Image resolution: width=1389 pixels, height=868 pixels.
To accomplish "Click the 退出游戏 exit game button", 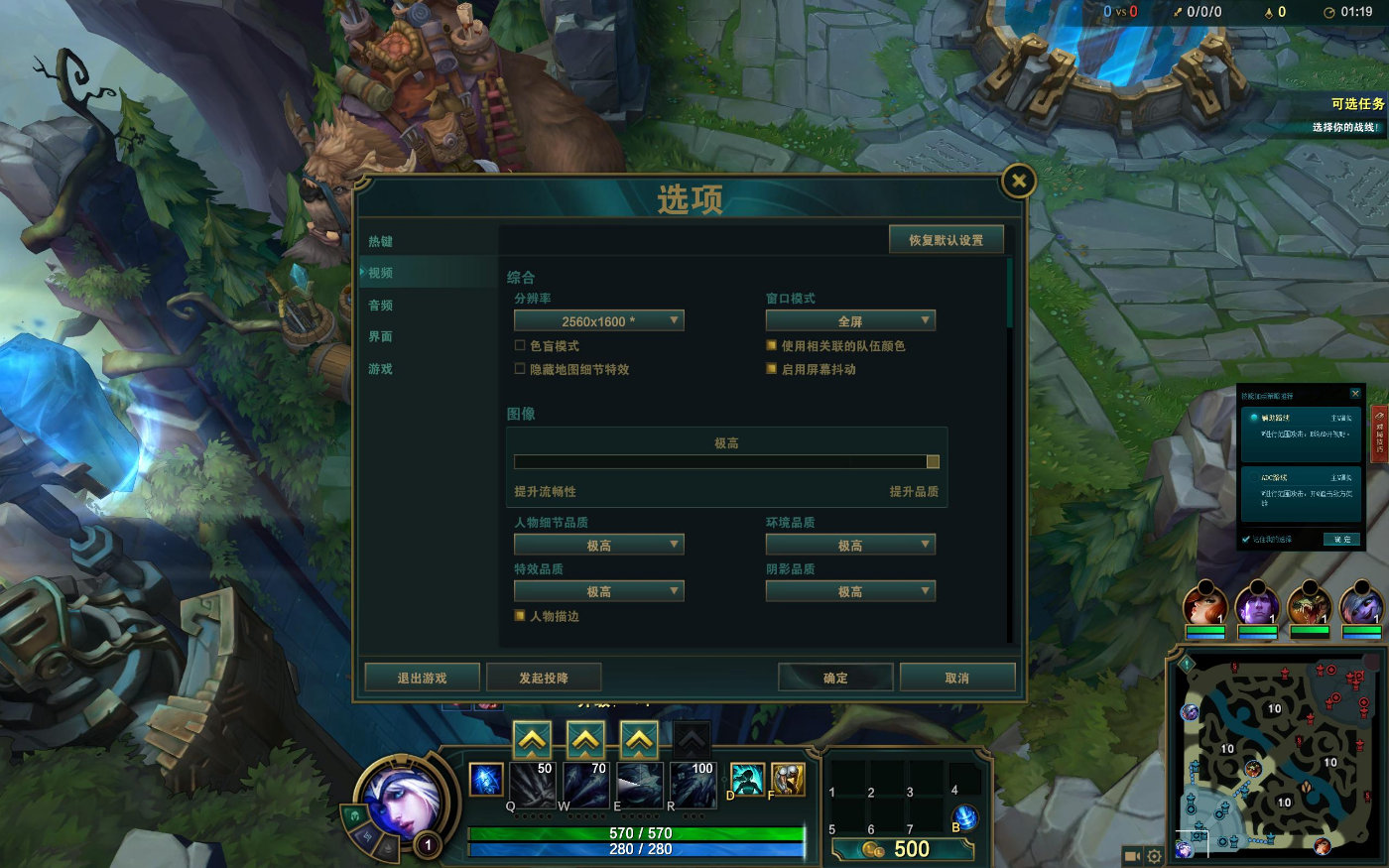I will click(423, 678).
